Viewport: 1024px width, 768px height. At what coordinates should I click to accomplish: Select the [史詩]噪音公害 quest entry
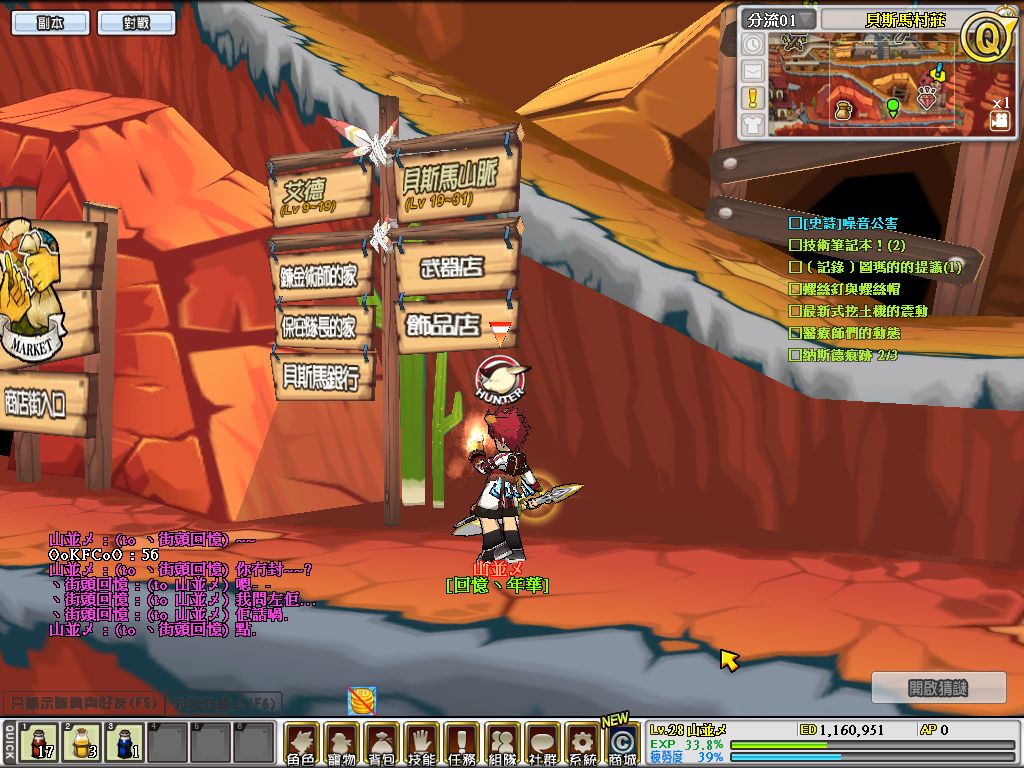843,223
